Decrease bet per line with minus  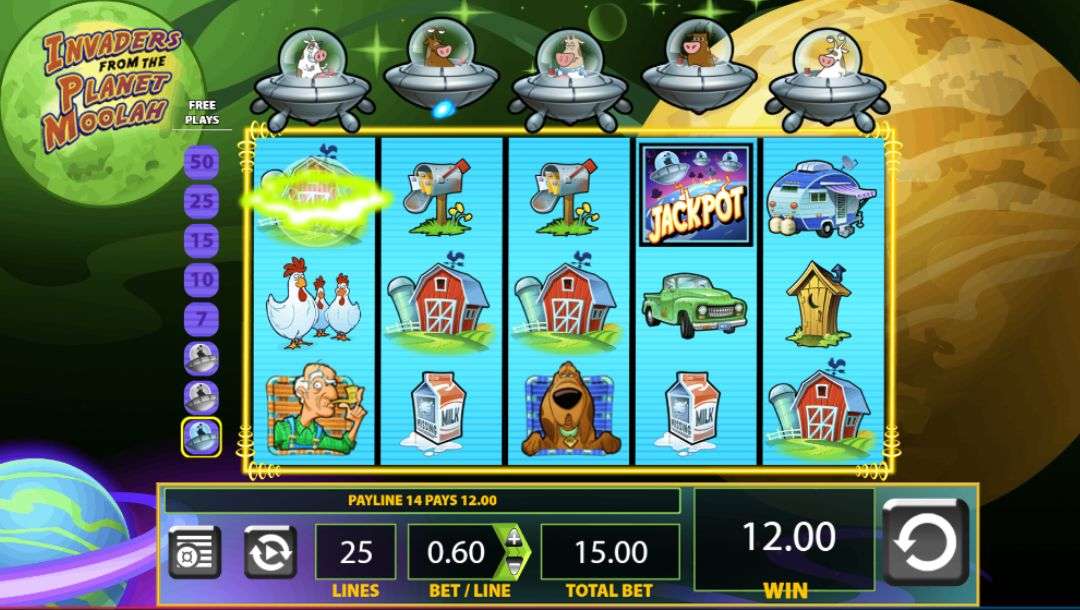[514, 566]
